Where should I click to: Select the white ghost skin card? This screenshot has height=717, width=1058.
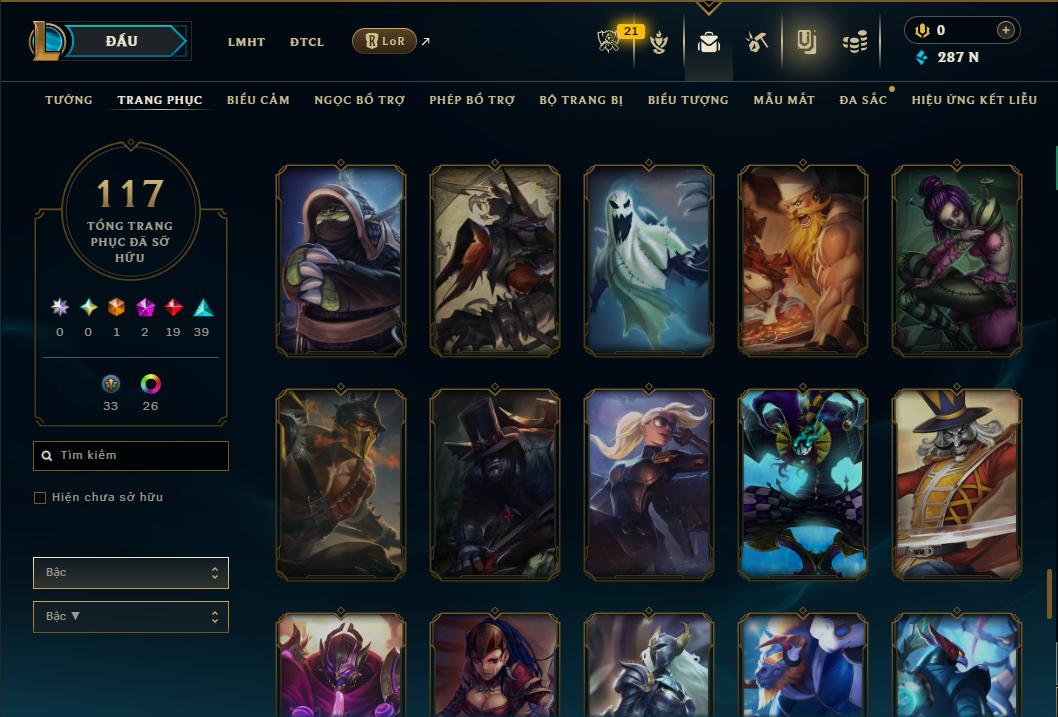tap(648, 261)
